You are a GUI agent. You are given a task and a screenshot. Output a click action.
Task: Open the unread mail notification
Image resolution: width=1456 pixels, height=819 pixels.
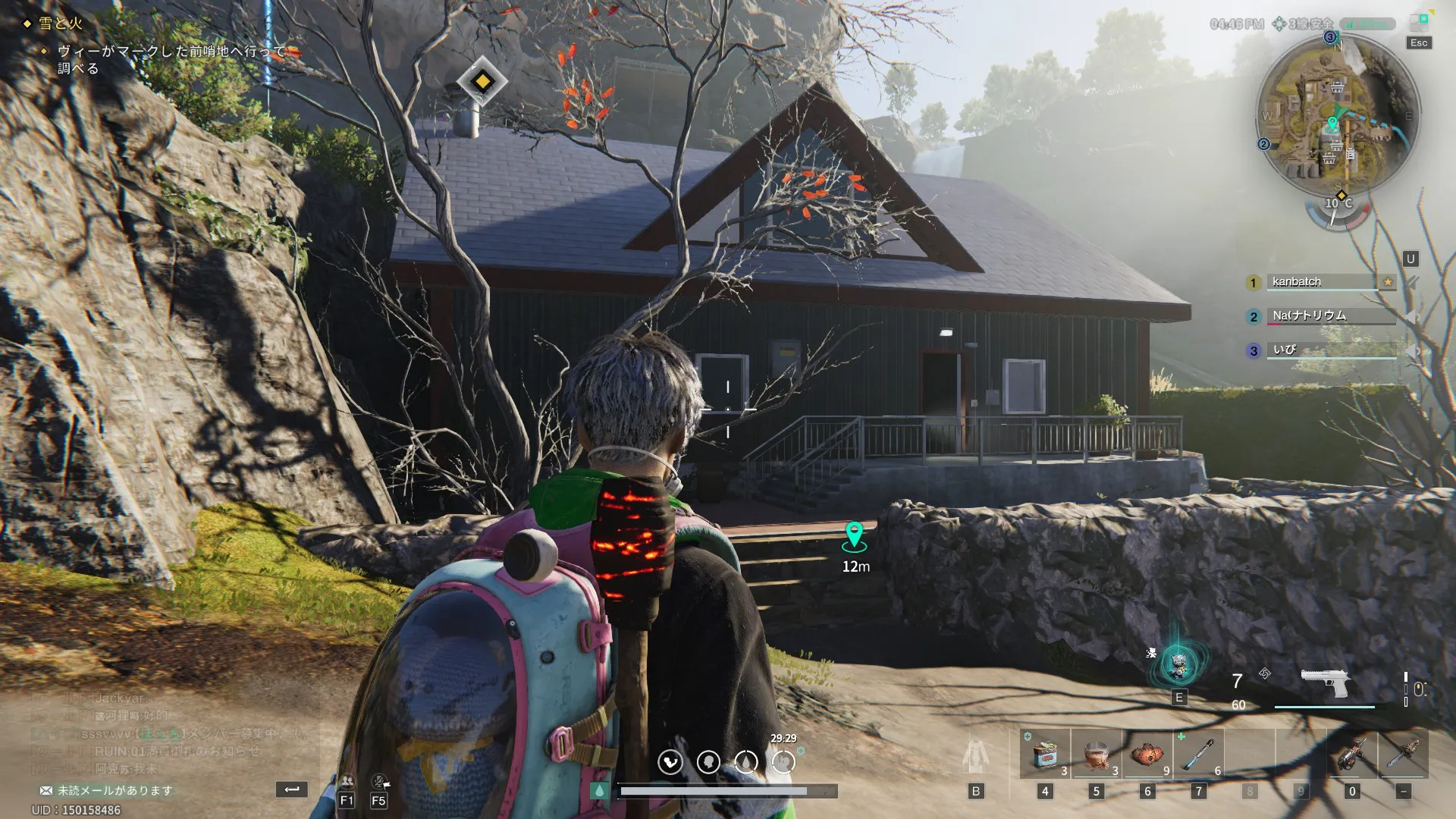coord(106,790)
